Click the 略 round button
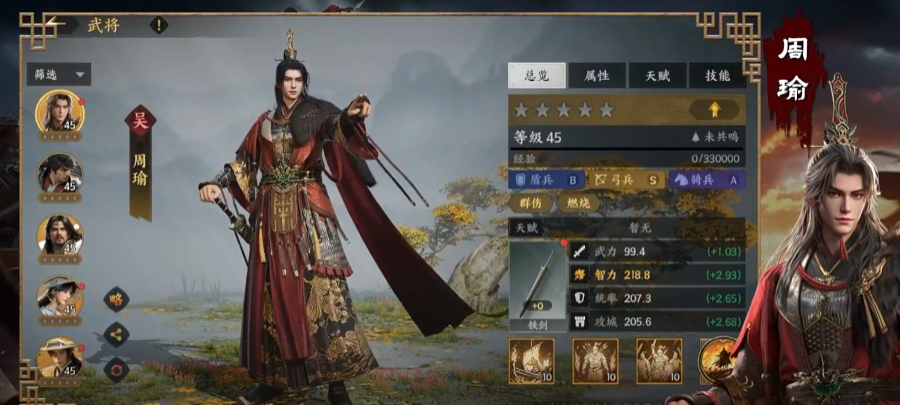This screenshot has height=405, width=900. tap(116, 299)
